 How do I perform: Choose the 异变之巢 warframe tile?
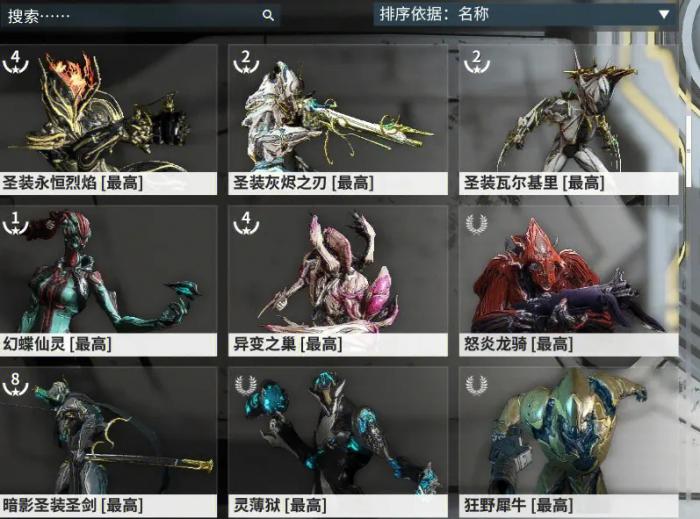pyautogui.click(x=337, y=280)
